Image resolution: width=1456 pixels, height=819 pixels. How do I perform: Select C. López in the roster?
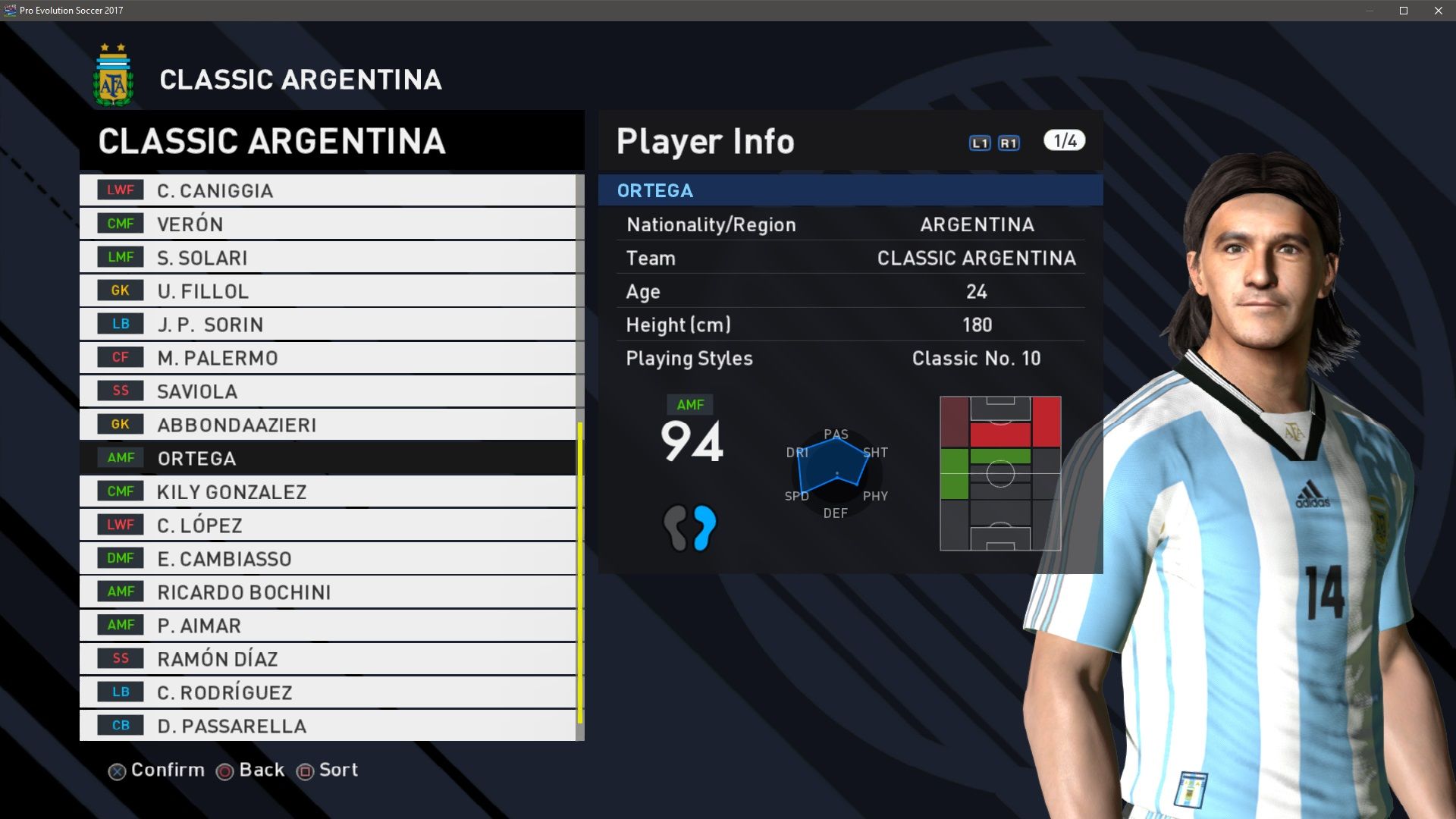click(x=328, y=525)
